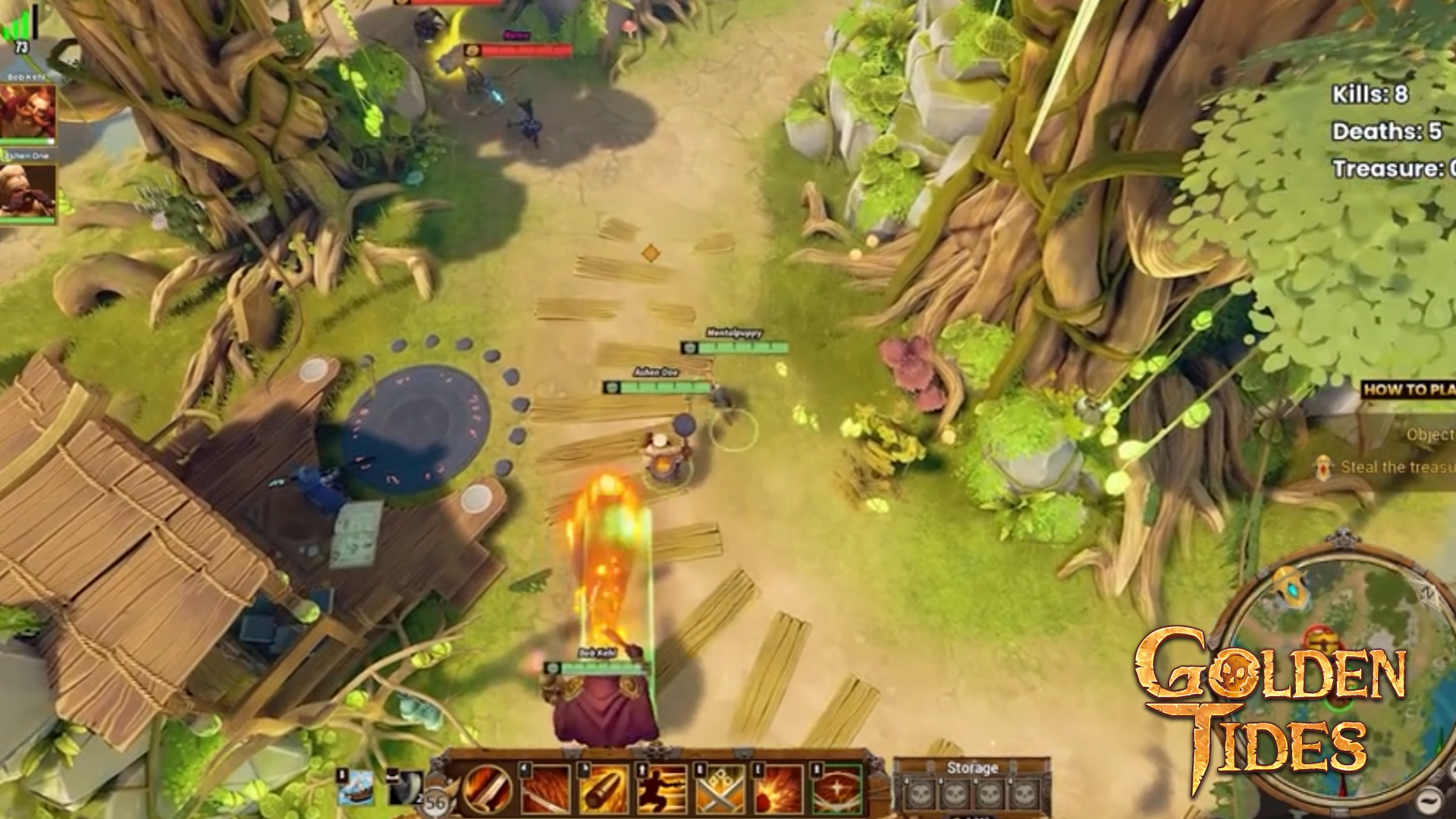Switch to the Storage tab

pyautogui.click(x=973, y=767)
